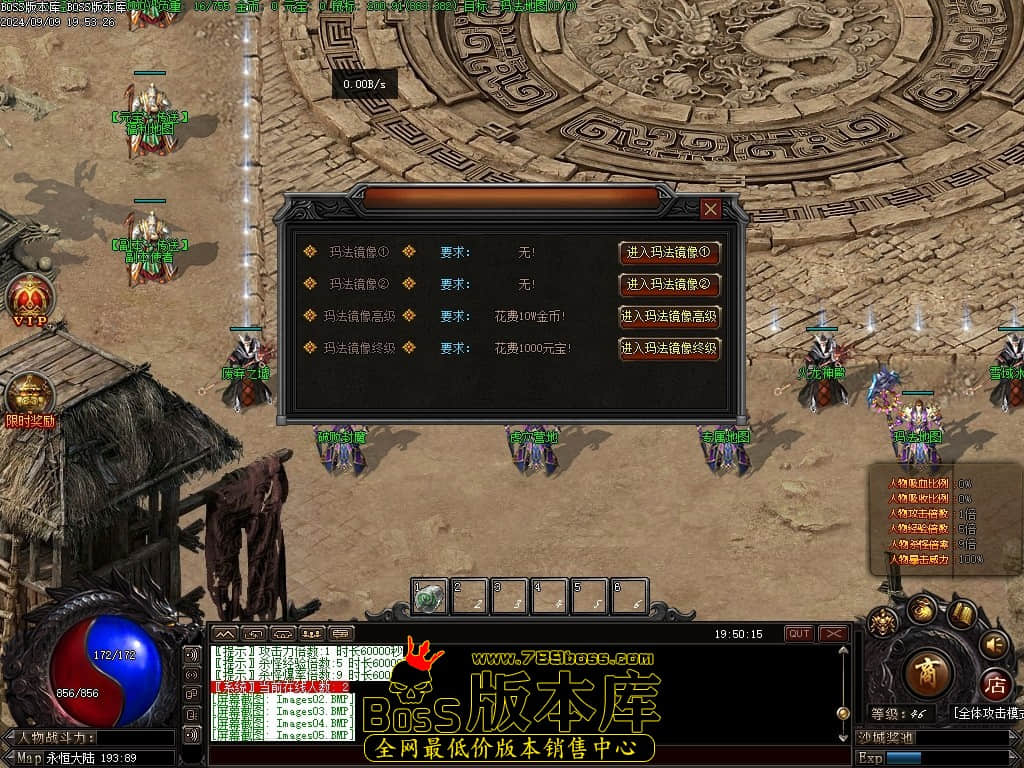Screen dimensions: 1024x768
Task: Click the chat scrollbar's gold handle
Action: 843,713
